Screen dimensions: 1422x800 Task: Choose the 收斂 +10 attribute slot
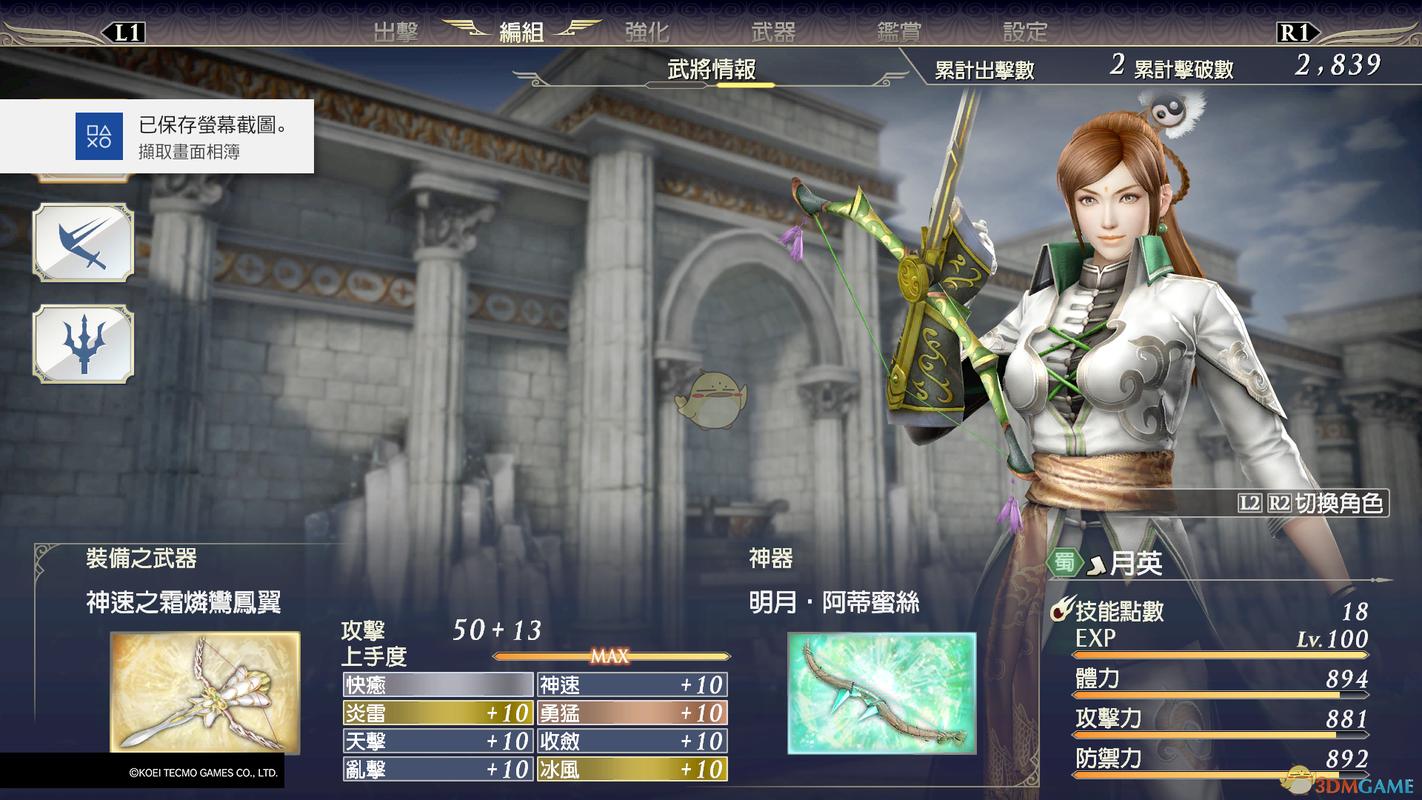pos(632,741)
